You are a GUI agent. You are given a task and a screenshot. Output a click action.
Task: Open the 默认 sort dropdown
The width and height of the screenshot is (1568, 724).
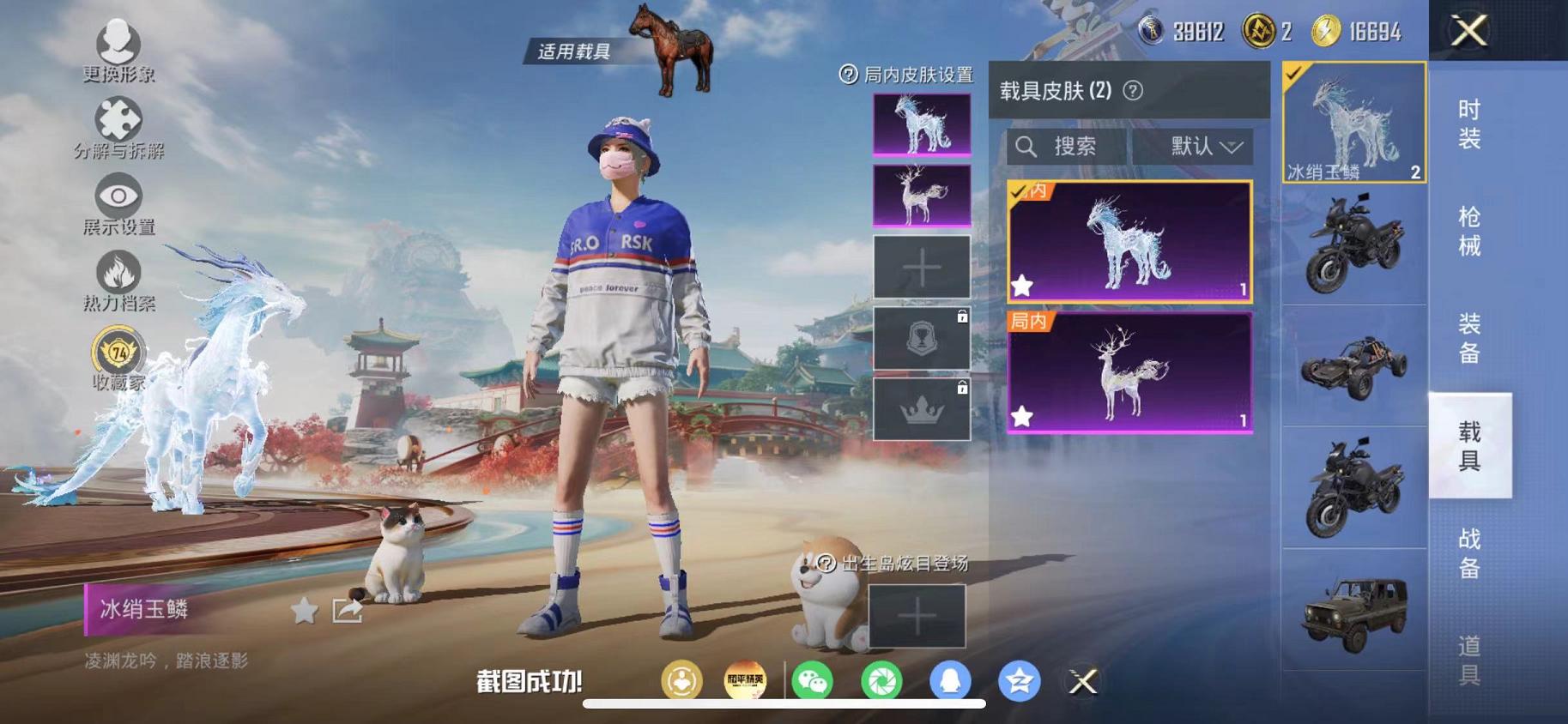coord(1195,146)
